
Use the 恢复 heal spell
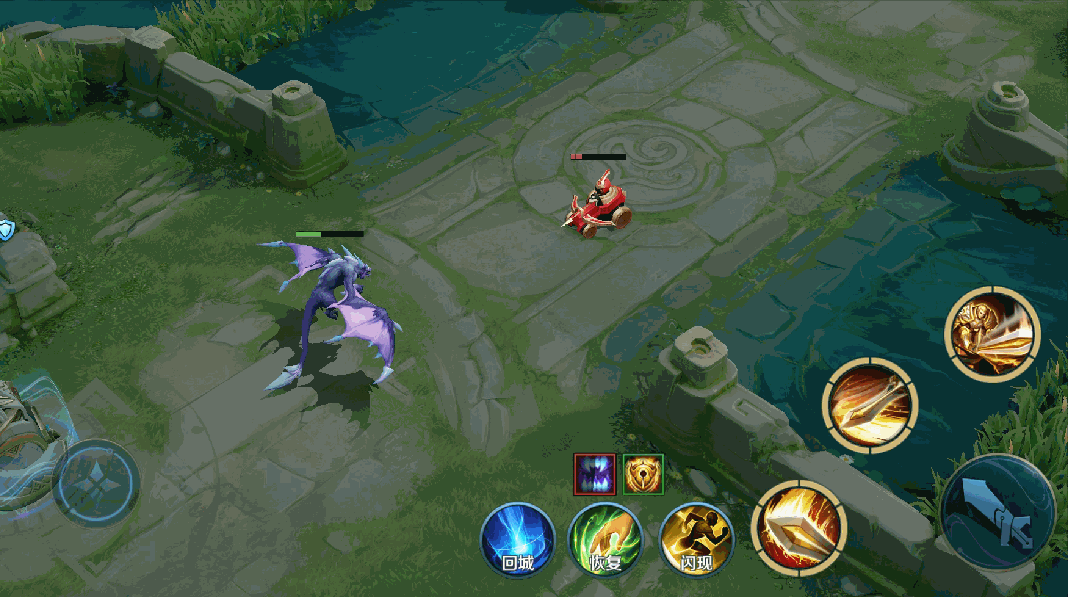(605, 540)
